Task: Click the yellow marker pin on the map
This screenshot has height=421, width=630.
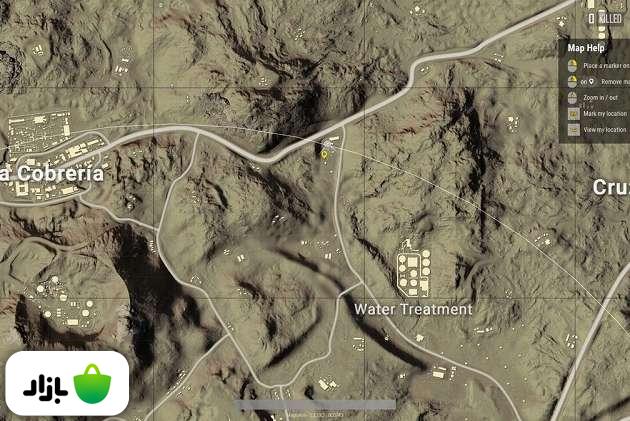Action: 324,155
